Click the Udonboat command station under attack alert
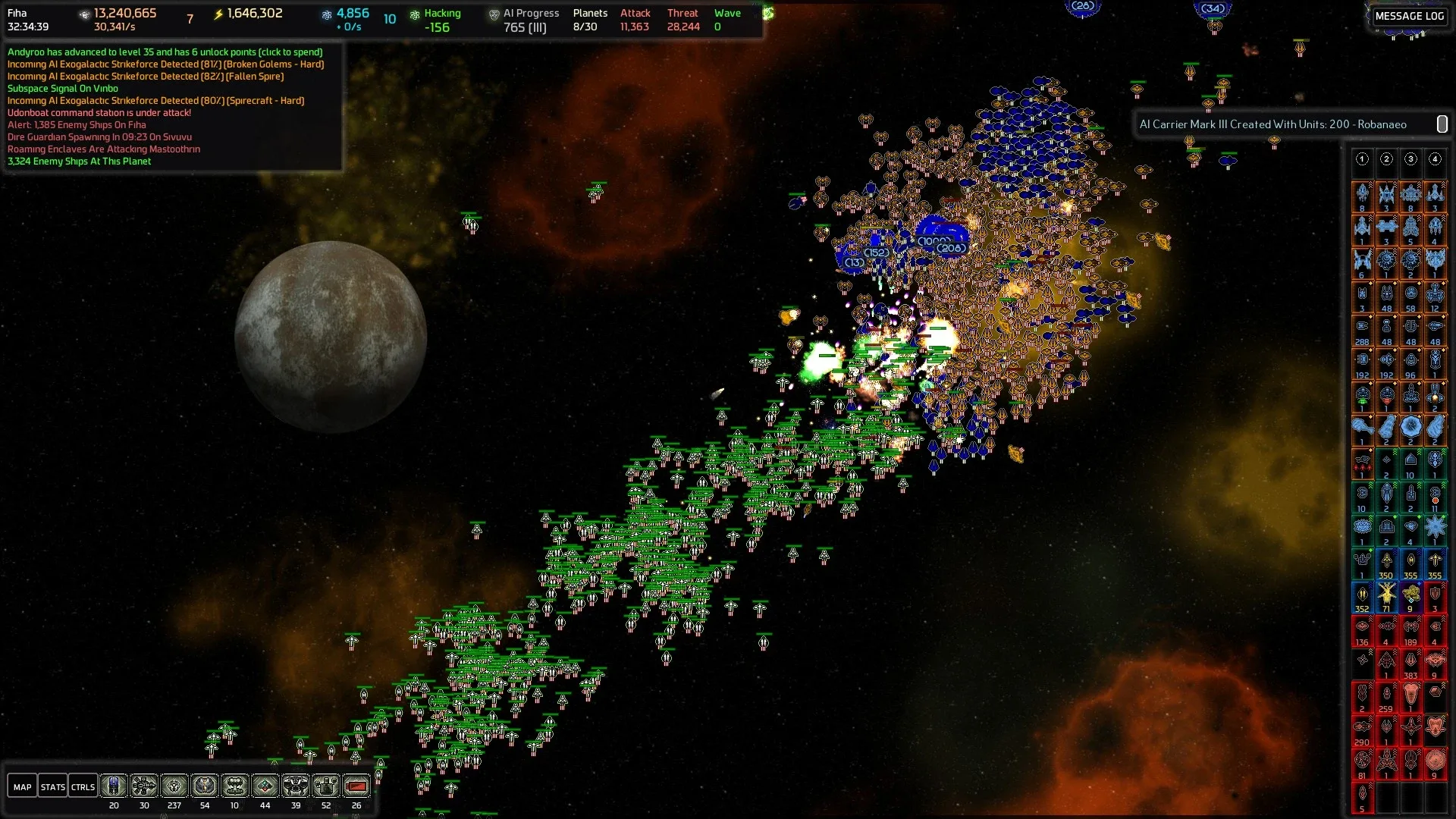 pyautogui.click(x=99, y=113)
